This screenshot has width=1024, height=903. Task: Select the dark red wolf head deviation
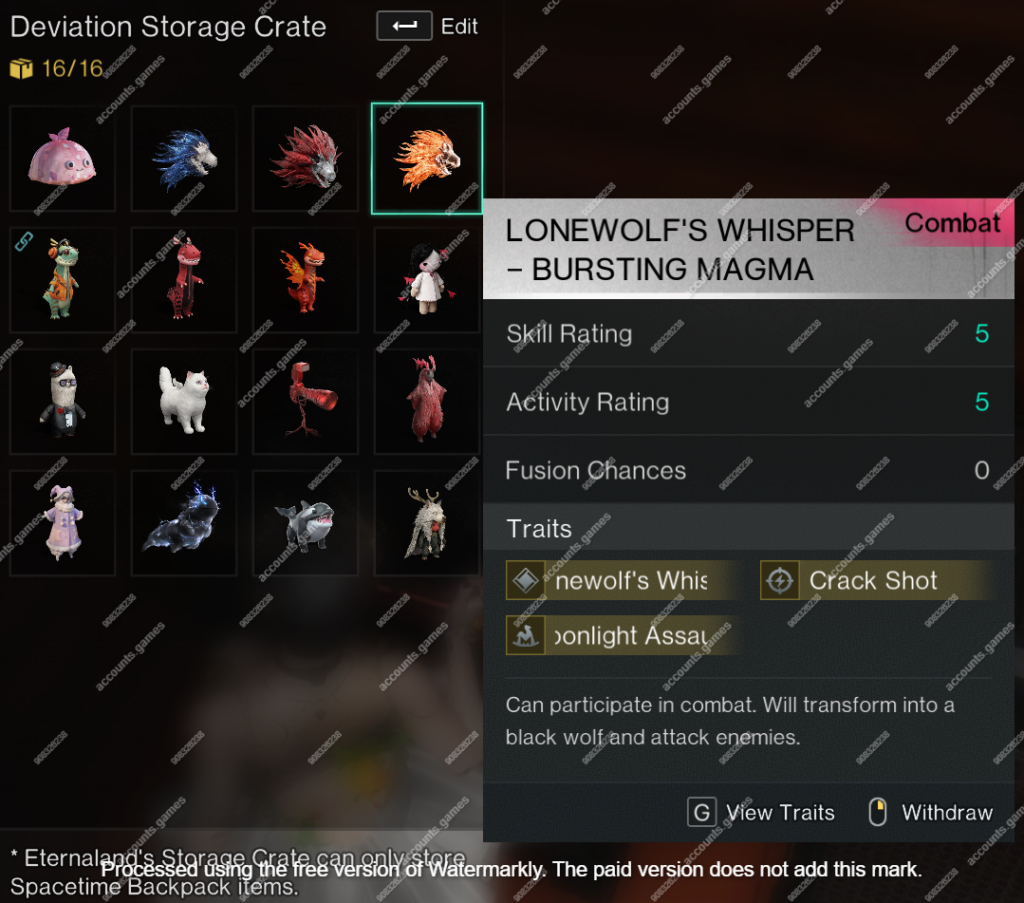click(305, 159)
